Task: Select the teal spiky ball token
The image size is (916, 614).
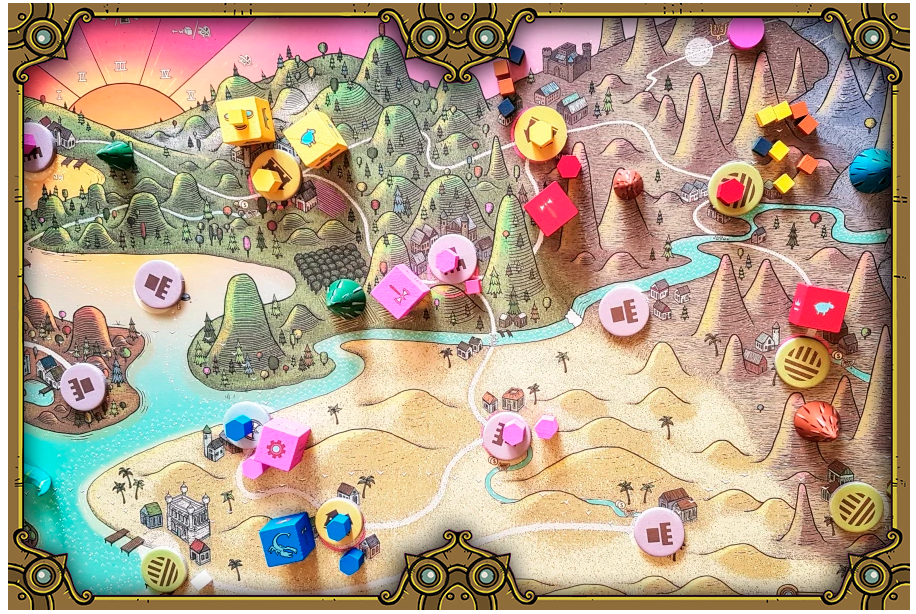Action: click(x=872, y=170)
